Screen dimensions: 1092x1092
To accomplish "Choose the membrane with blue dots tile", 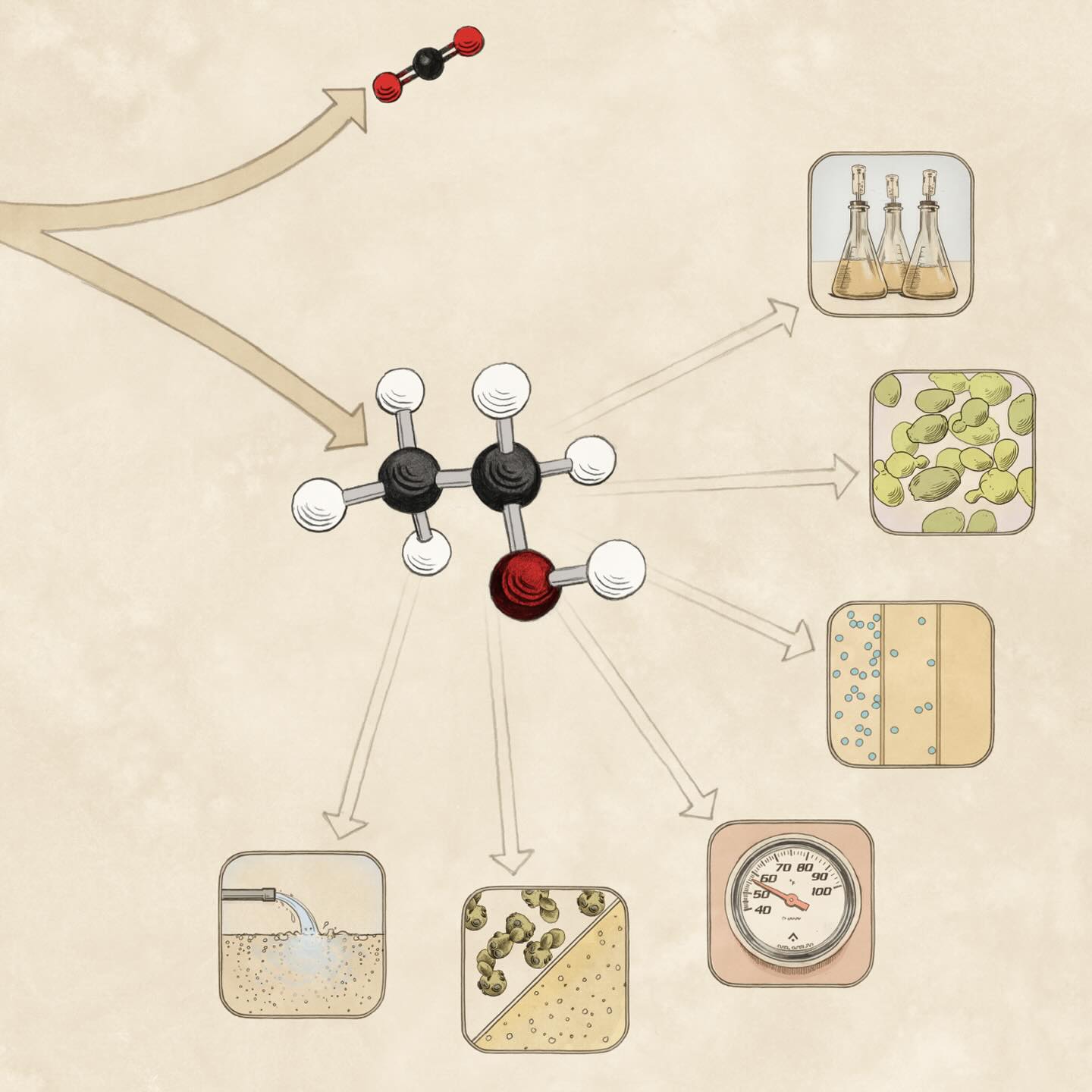I will 910,684.
